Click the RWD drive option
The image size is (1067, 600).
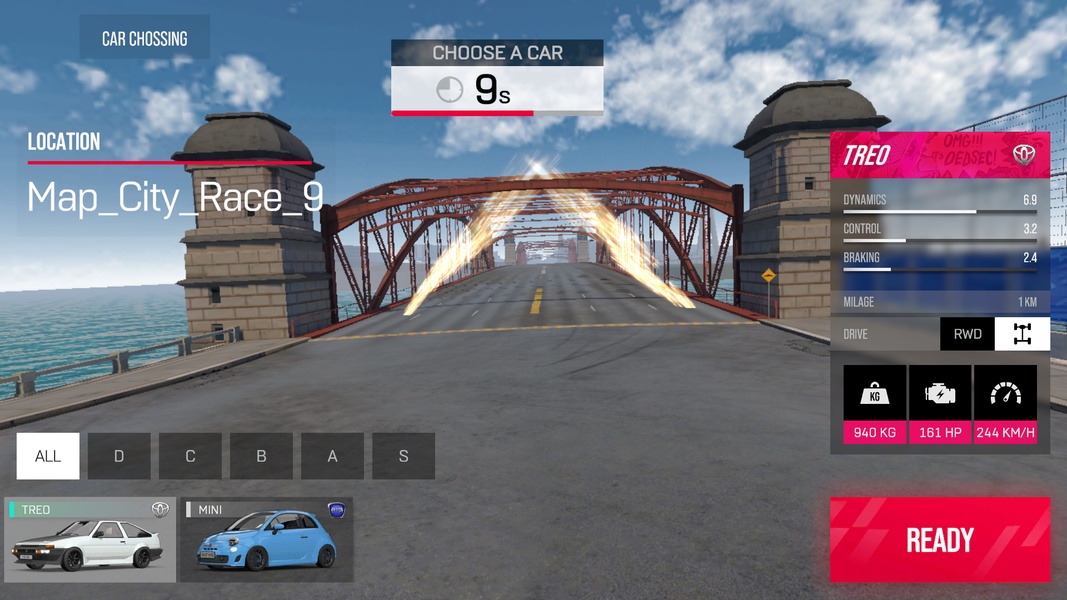pos(967,334)
